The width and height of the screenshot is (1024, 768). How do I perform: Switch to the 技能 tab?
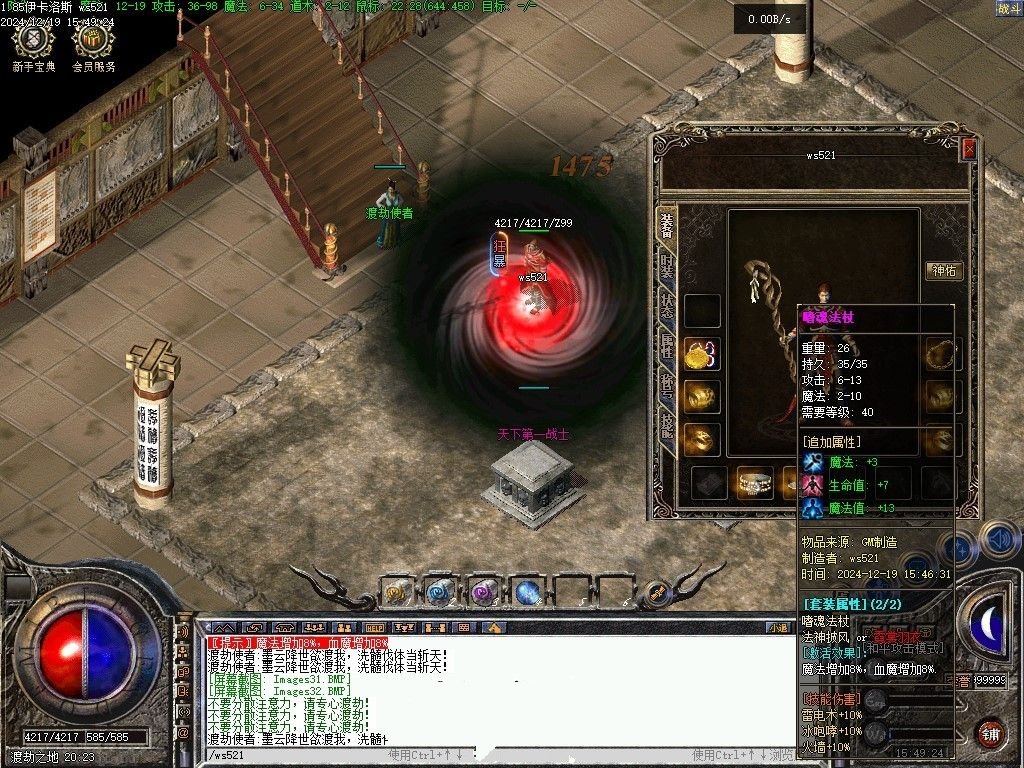(x=667, y=426)
